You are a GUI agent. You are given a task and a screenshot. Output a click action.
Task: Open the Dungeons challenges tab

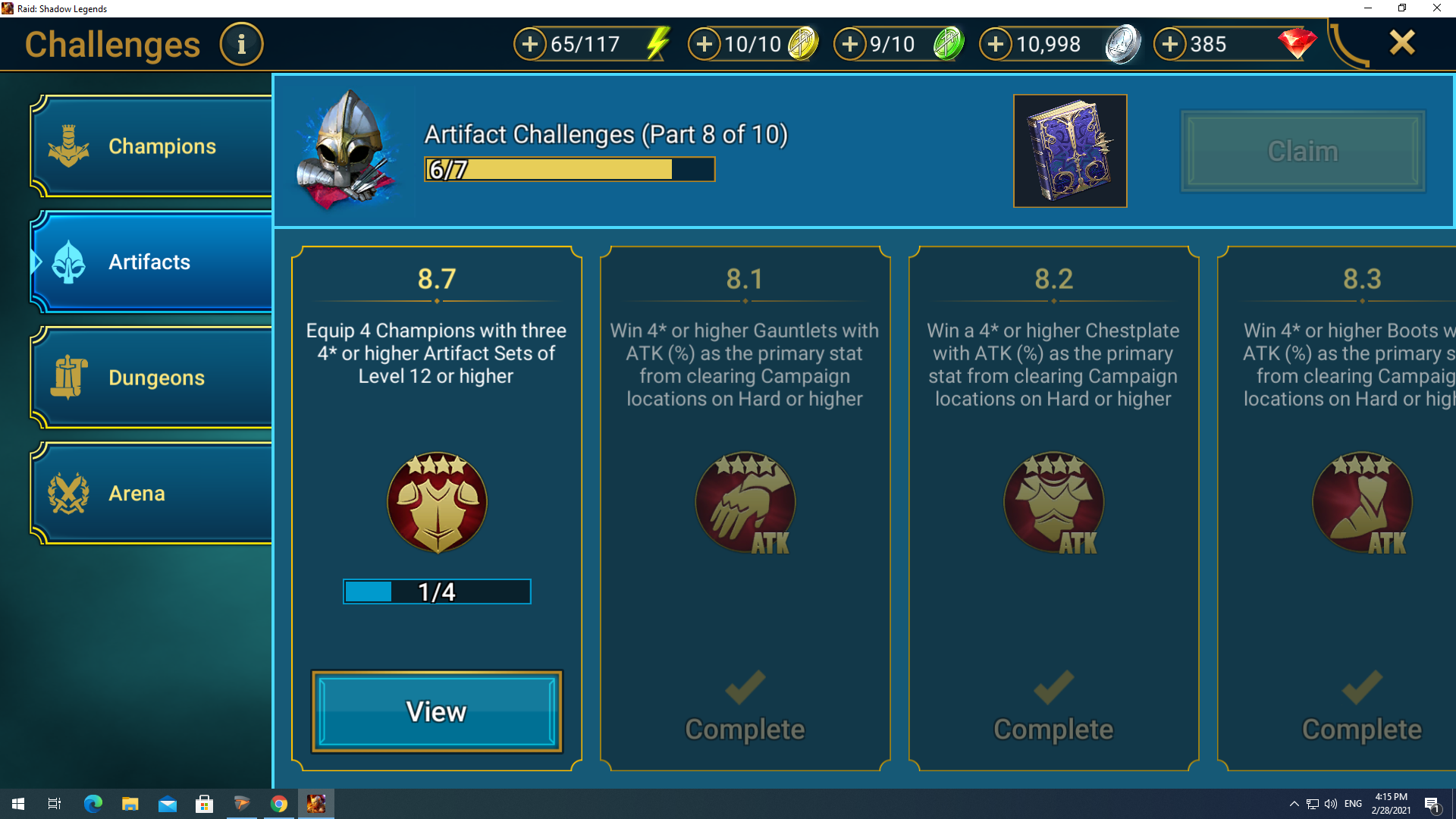pyautogui.click(x=152, y=378)
